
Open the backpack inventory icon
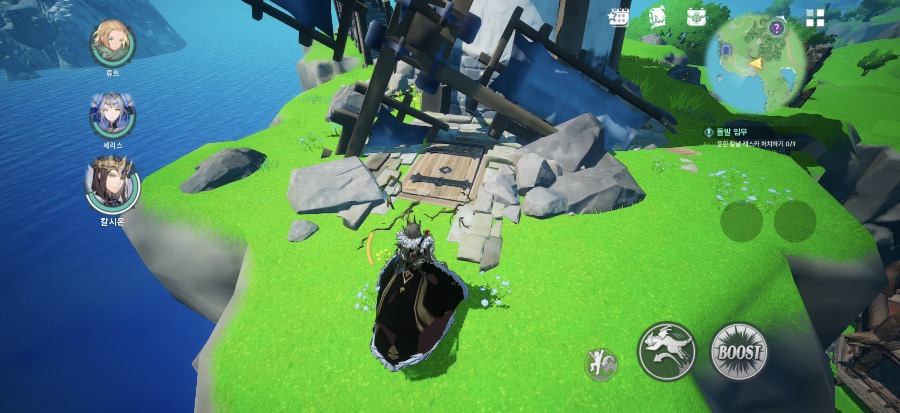click(x=696, y=17)
